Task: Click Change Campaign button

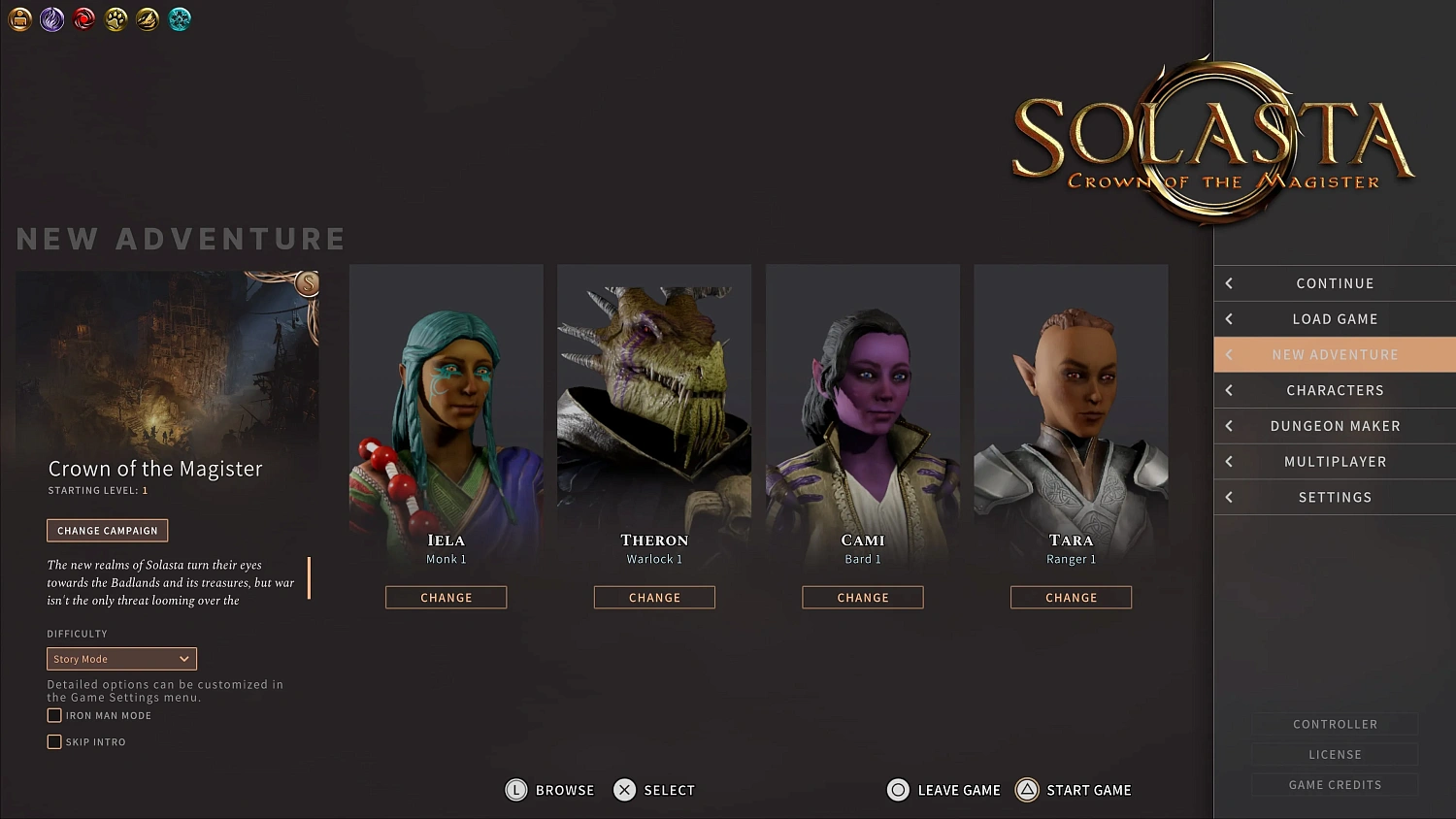Action: click(107, 530)
